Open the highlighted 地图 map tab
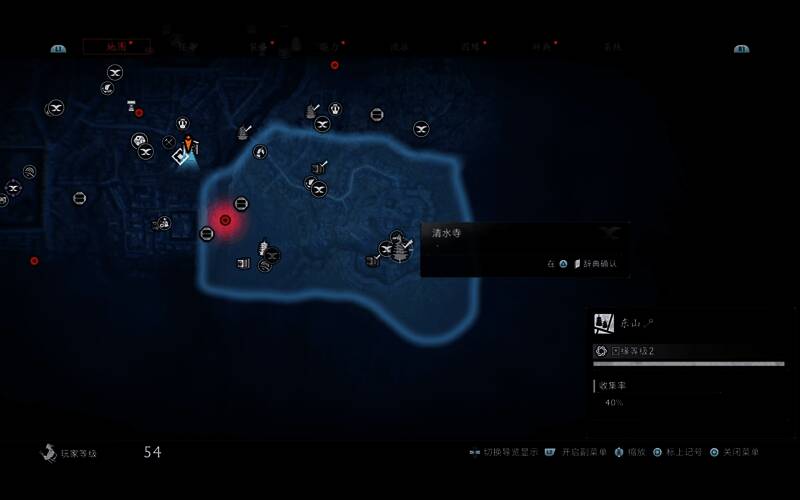Viewport: 800px width, 500px height. pos(116,46)
